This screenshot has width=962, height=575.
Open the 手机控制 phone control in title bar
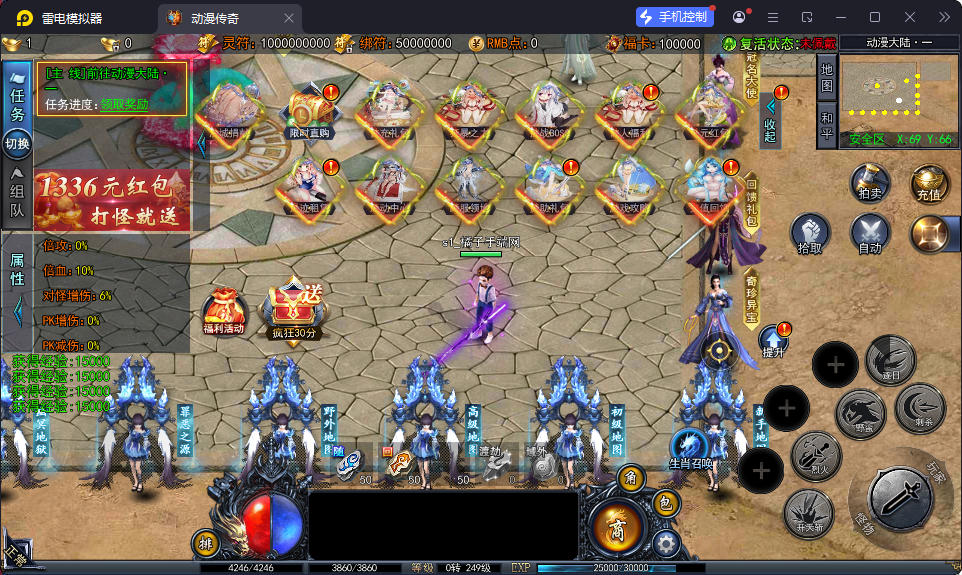pos(675,17)
